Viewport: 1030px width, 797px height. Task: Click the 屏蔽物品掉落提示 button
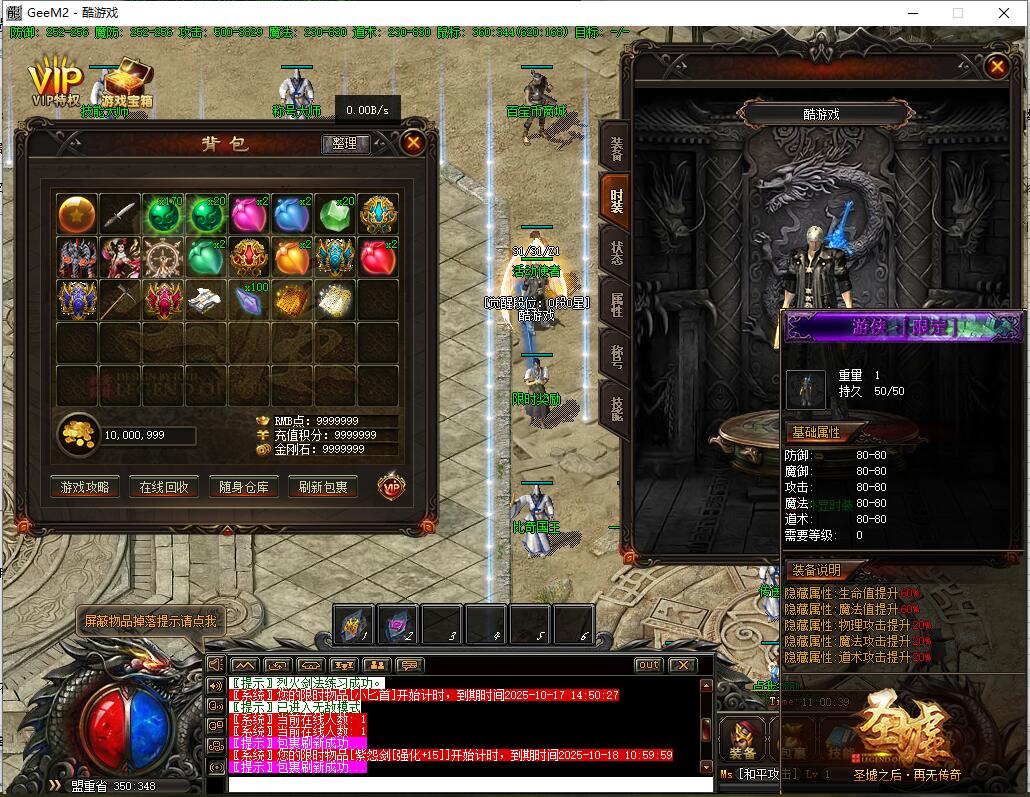[x=150, y=621]
